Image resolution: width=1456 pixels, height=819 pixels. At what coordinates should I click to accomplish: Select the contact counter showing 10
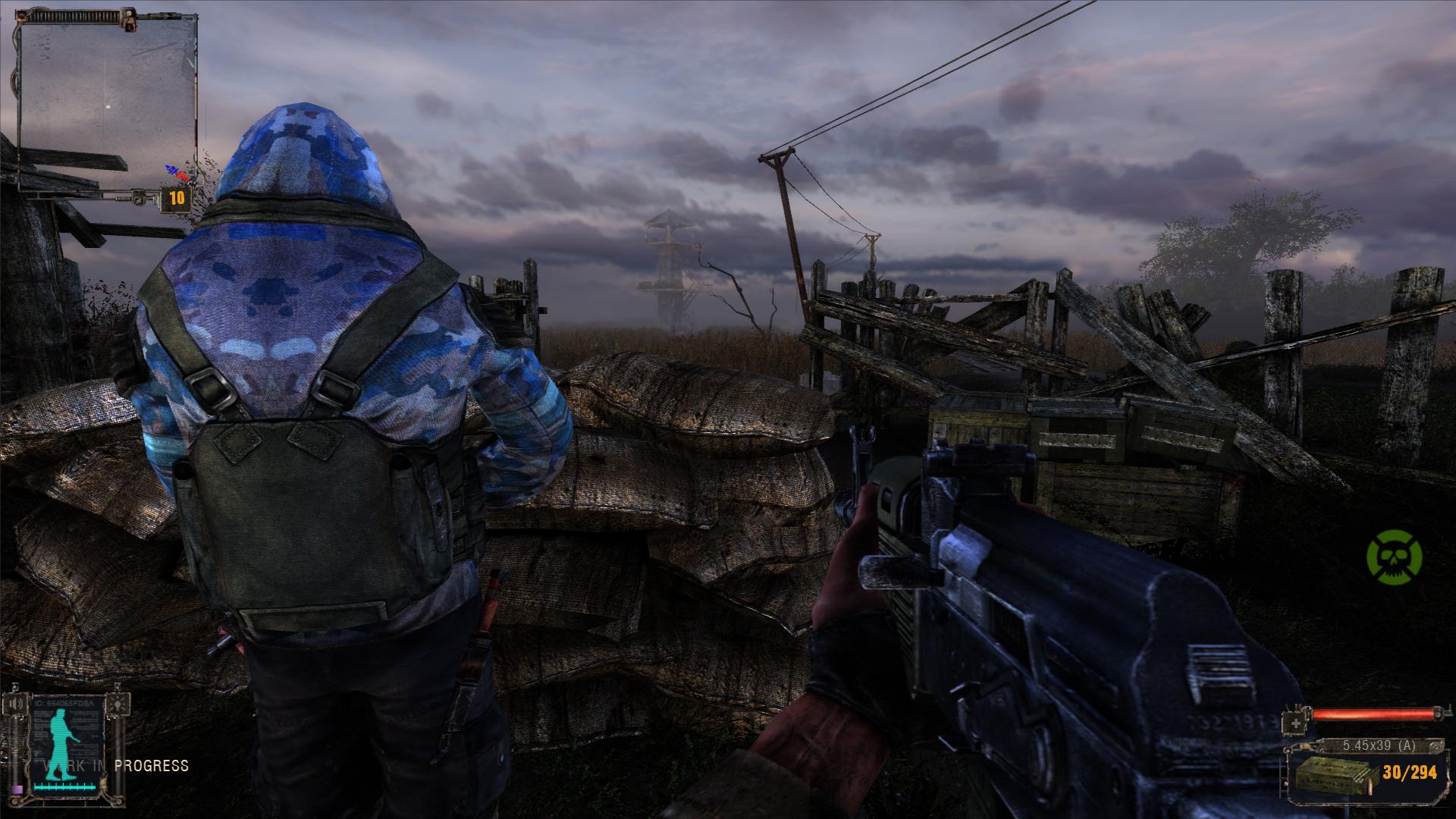(x=177, y=199)
